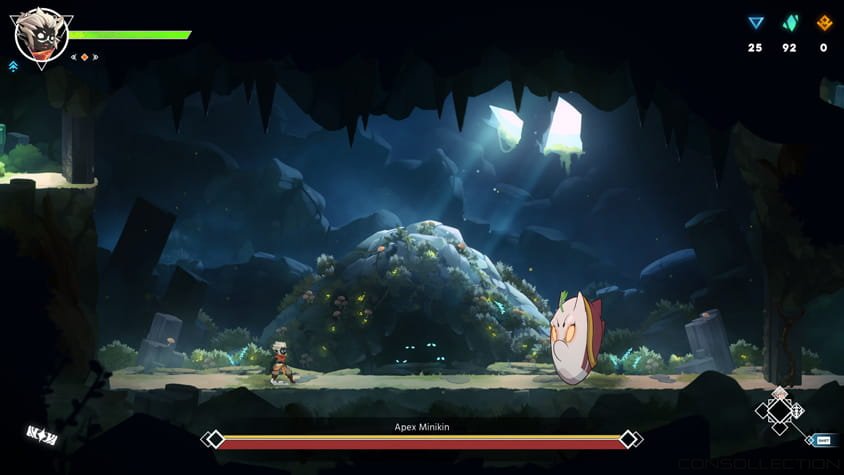Click the white emblem icon in bottom-left corner
Viewport: 844px width, 475px height.
[42, 435]
